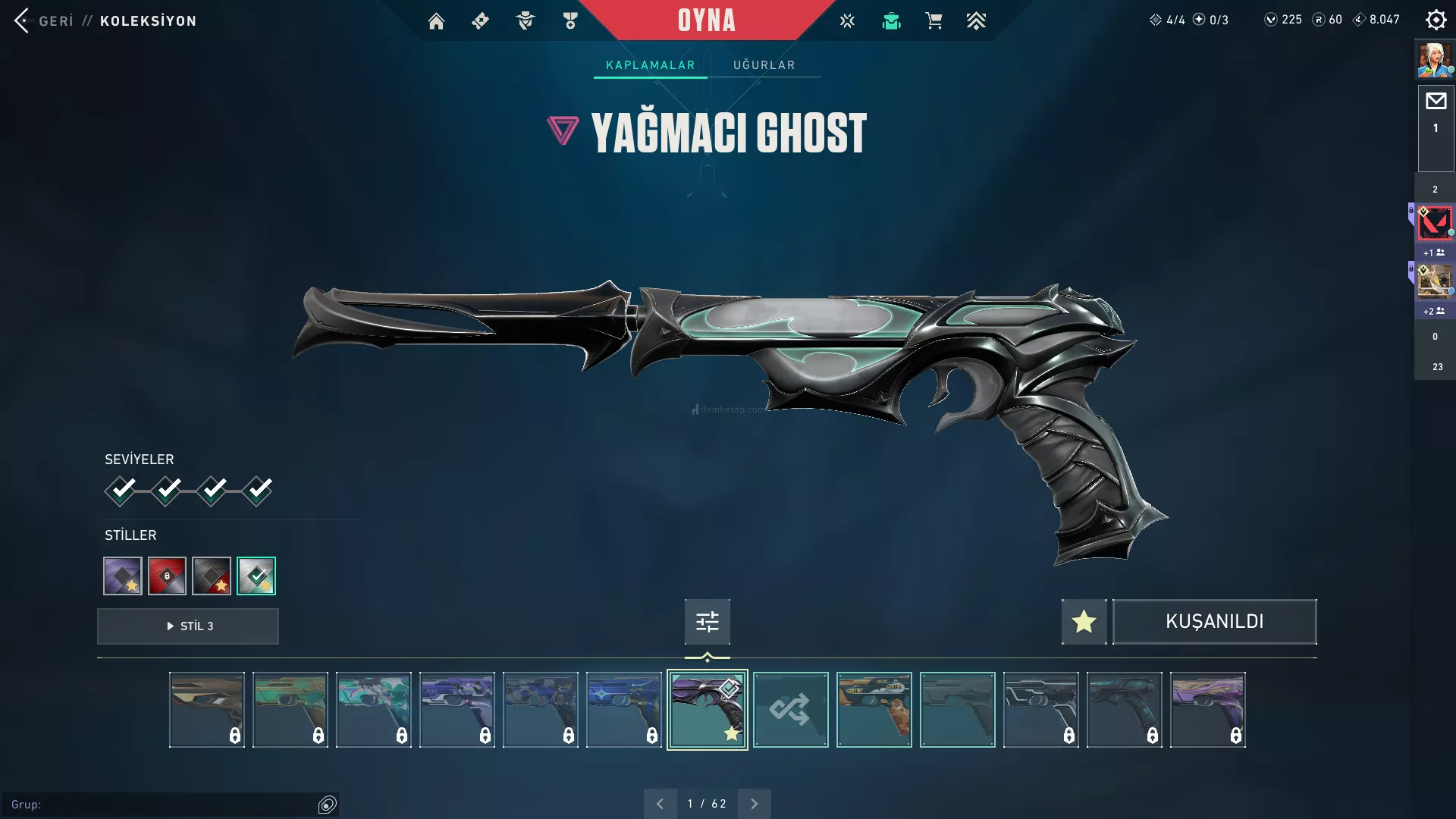Select the purple skin style variant
The image size is (1456, 819).
(123, 576)
